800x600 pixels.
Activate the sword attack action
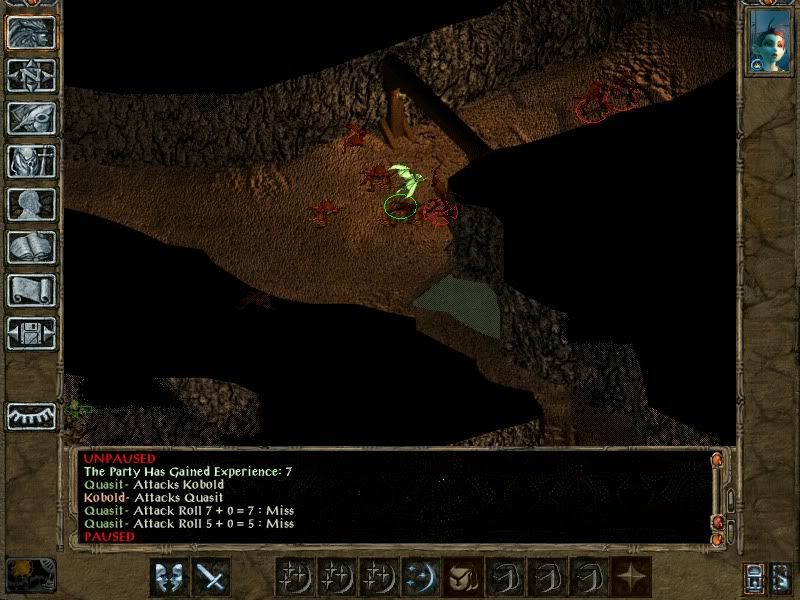[211, 576]
